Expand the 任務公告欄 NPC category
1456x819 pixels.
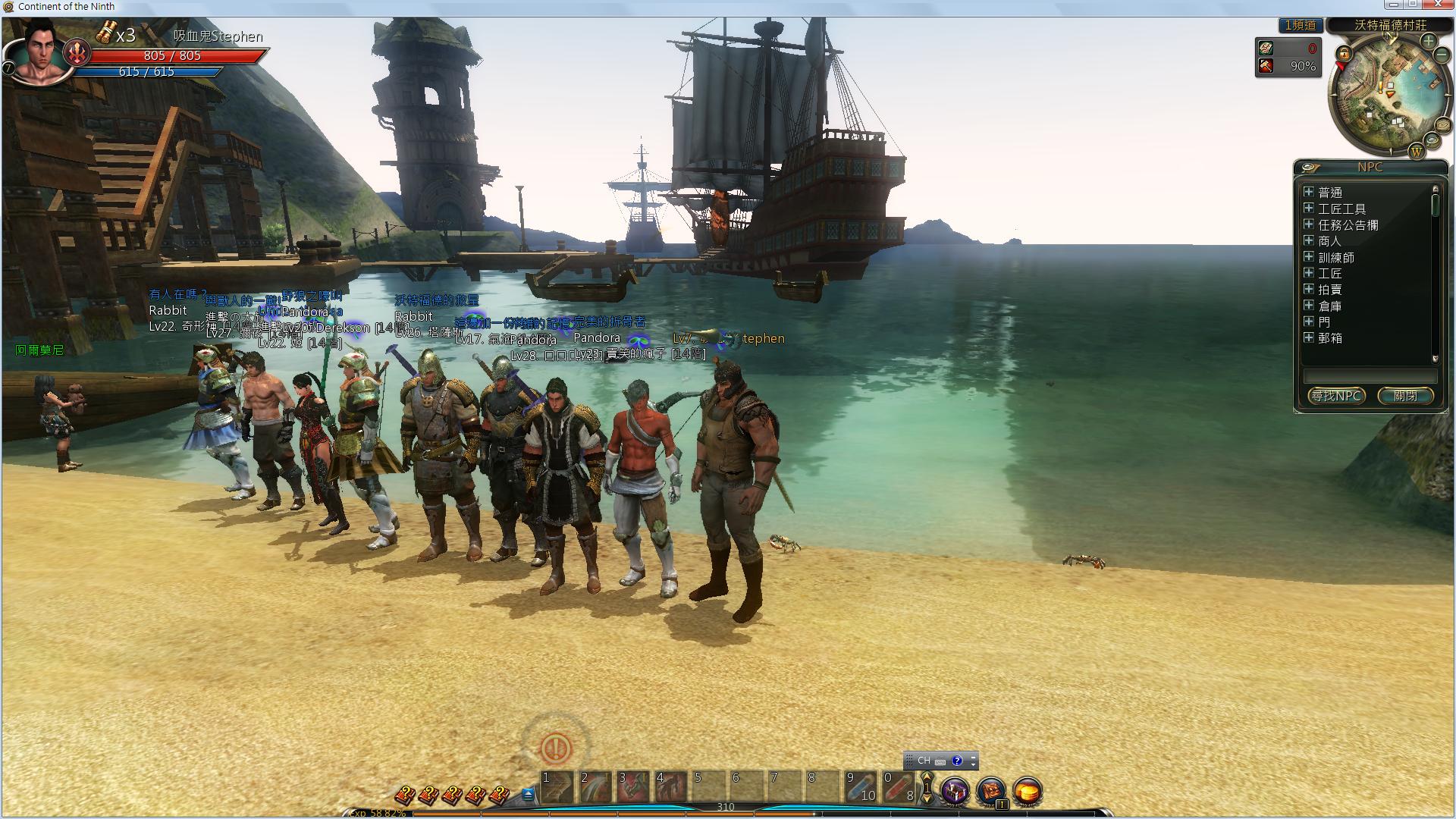coord(1308,224)
